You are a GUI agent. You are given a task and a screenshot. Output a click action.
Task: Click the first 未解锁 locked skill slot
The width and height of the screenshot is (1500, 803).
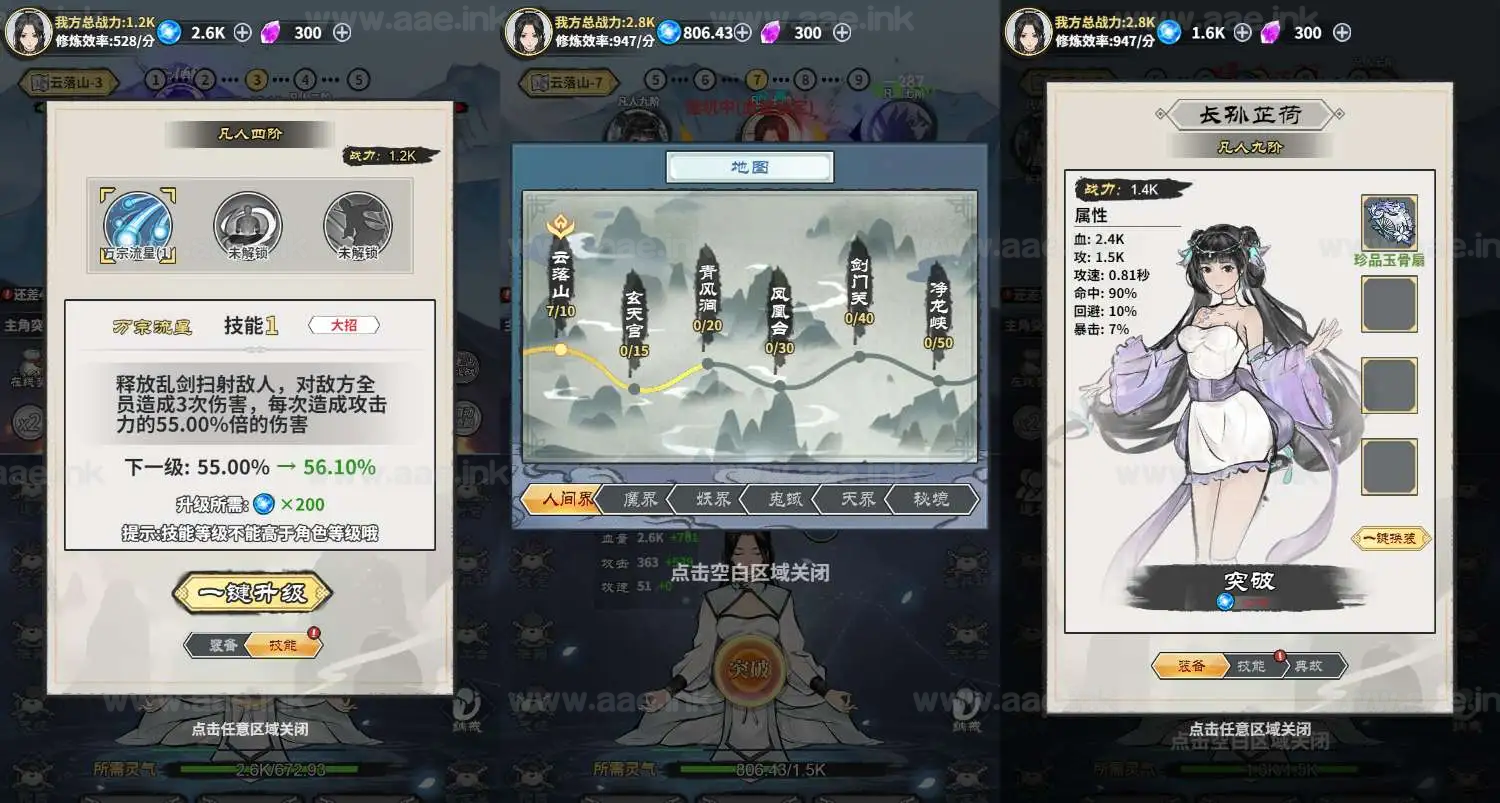point(248,225)
